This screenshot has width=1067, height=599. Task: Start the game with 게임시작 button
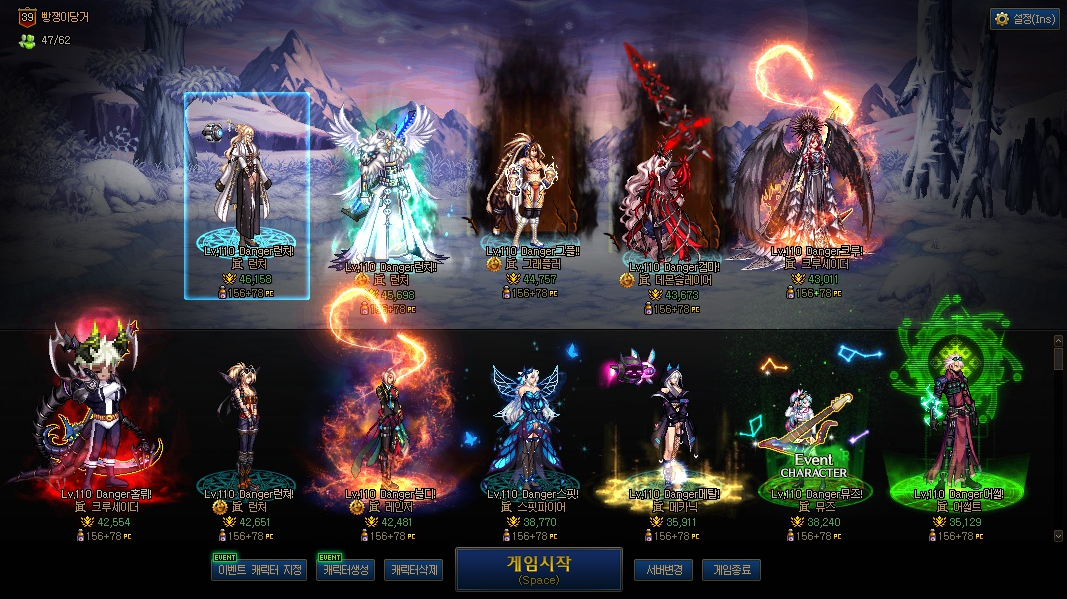(x=538, y=568)
